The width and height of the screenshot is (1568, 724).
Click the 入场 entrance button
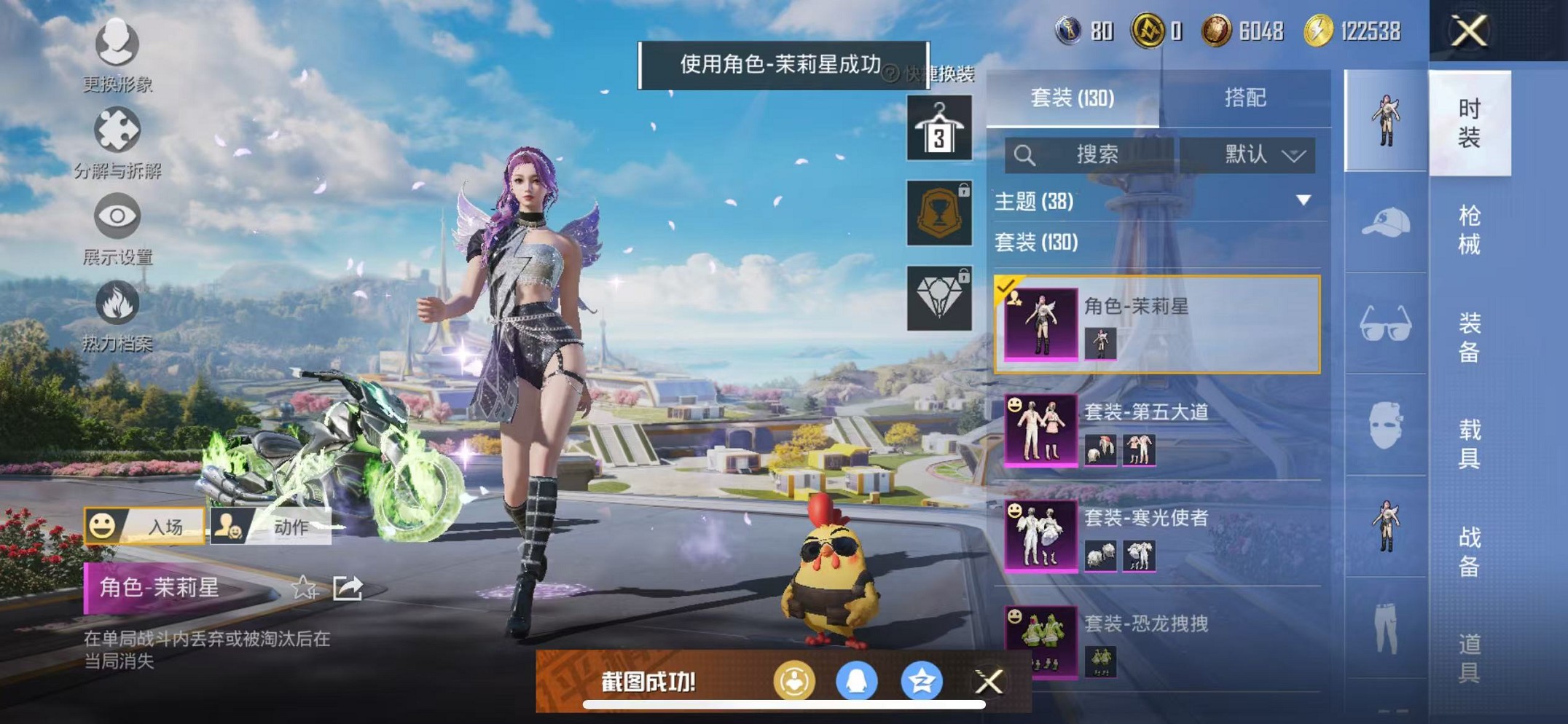coord(146,527)
